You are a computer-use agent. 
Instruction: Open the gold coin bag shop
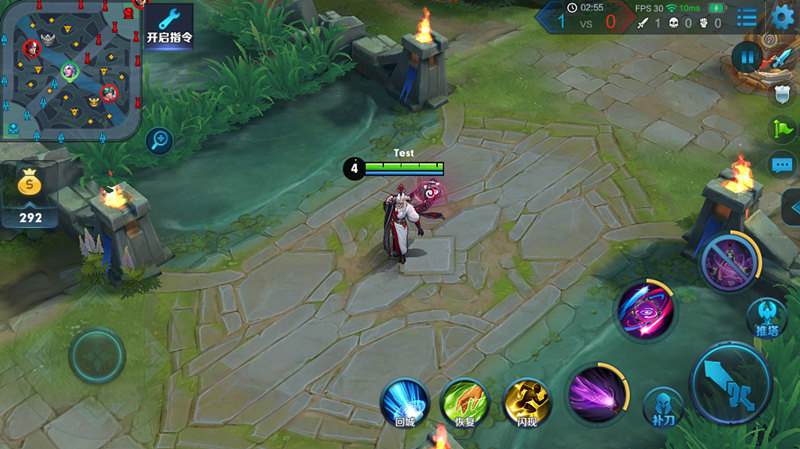coord(31,185)
